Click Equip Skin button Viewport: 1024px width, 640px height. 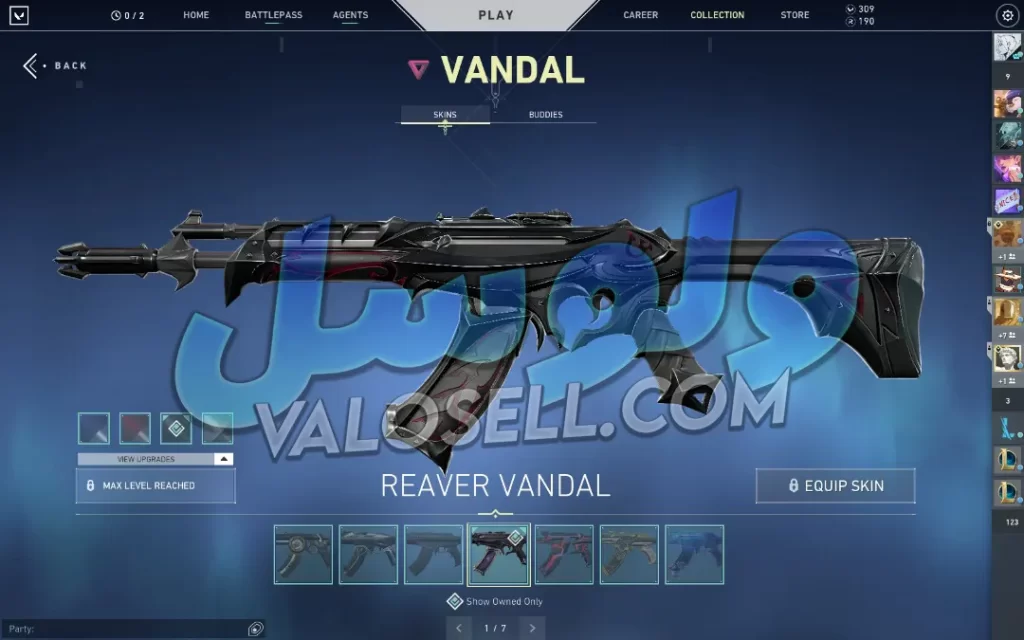(835, 486)
